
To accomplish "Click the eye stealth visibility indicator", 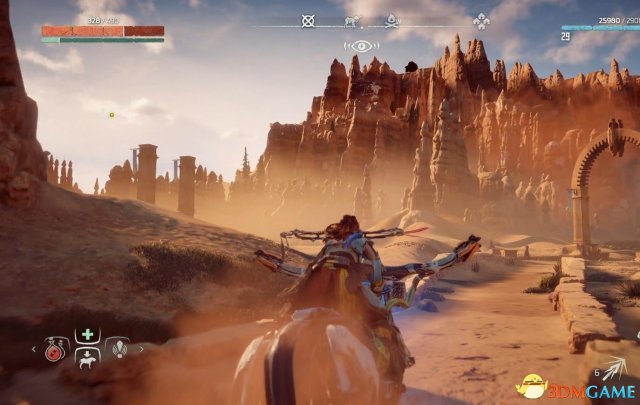I will (361, 45).
